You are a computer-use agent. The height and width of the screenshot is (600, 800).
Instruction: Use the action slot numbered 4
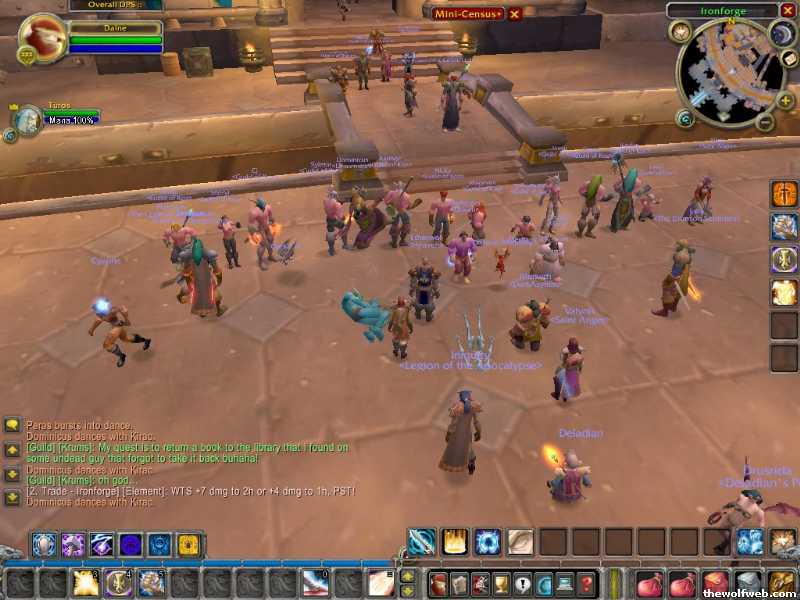click(118, 583)
